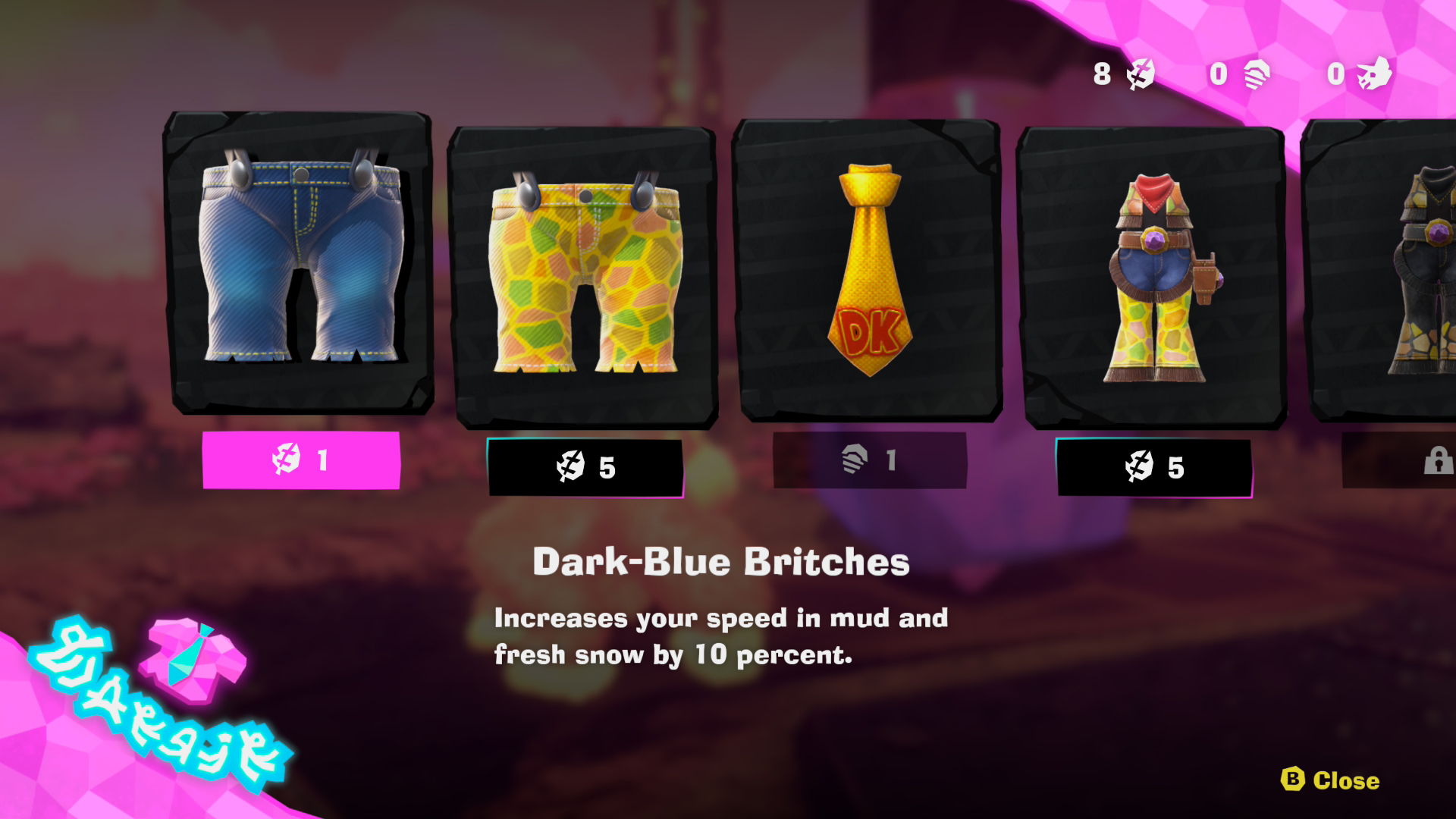Choose the yellow giraffe-pattern britches card
Screen dimensions: 1456x819
click(x=585, y=277)
